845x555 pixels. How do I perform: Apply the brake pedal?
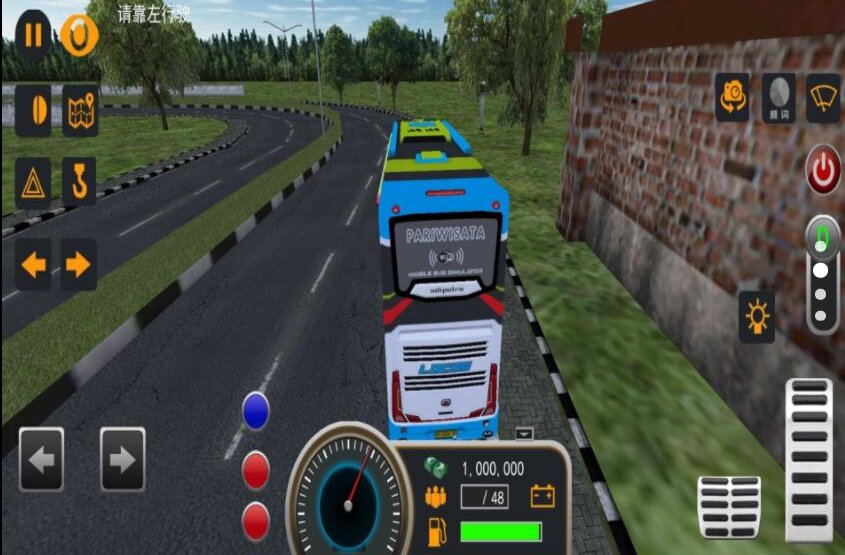click(729, 507)
